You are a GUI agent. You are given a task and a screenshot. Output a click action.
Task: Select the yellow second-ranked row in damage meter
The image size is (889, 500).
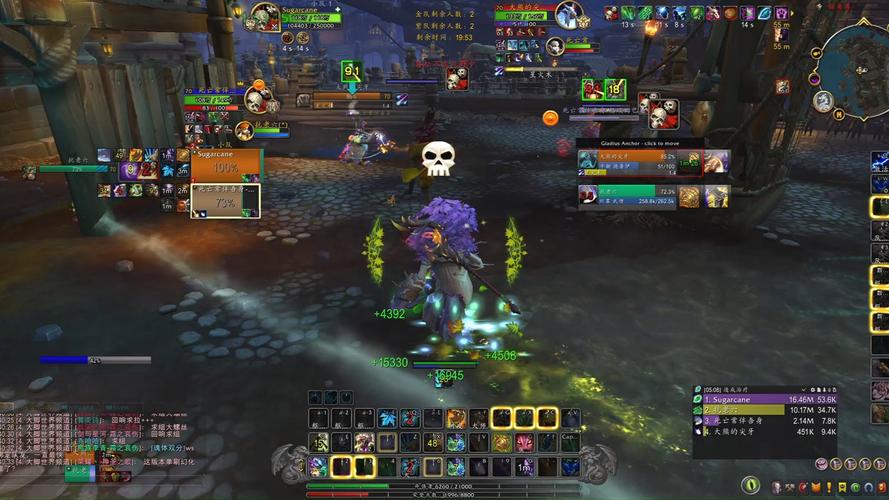point(765,410)
